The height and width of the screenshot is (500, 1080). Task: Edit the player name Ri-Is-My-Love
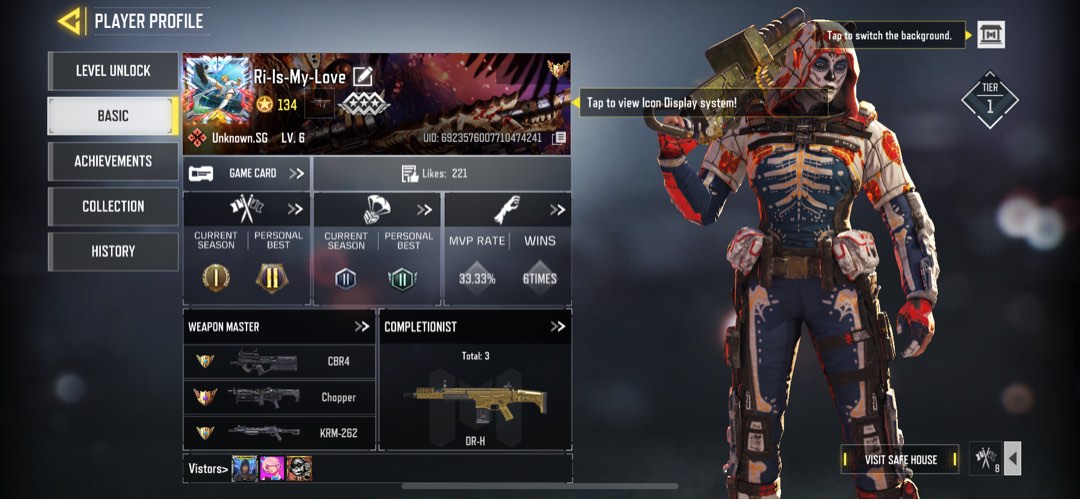click(363, 76)
